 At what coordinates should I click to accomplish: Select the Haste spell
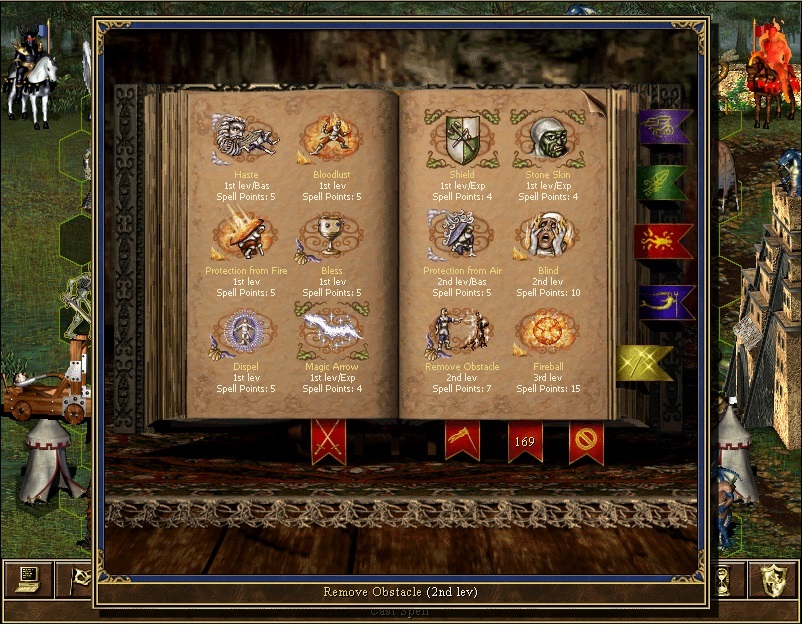coord(244,138)
